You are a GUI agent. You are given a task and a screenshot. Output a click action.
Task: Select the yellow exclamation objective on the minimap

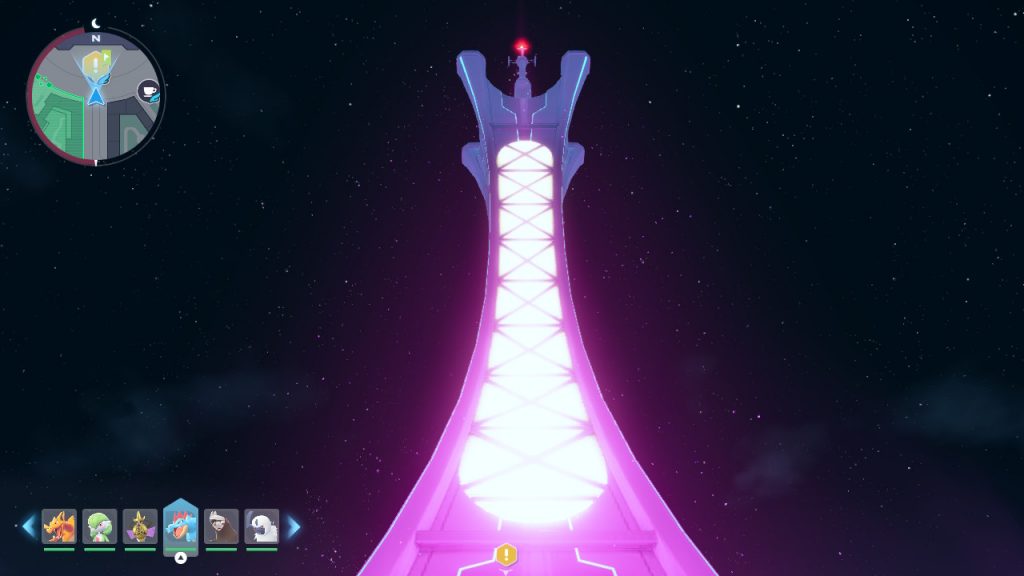[x=95, y=62]
